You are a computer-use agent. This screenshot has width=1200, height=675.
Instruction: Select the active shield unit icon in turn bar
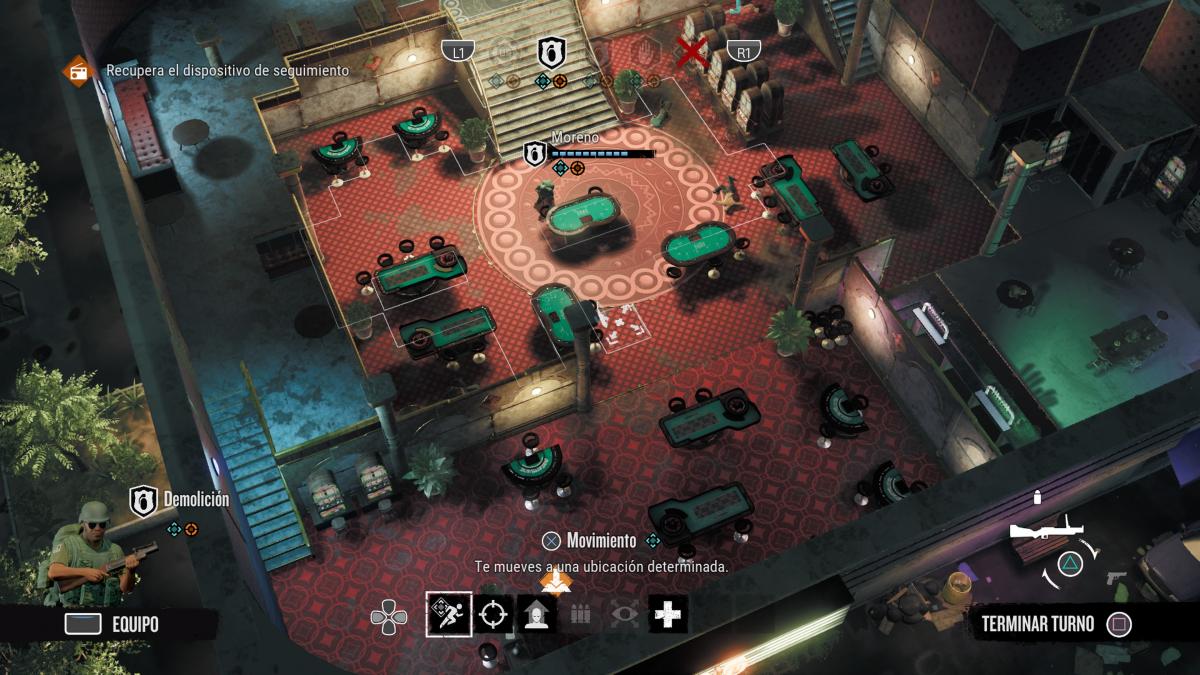point(550,52)
